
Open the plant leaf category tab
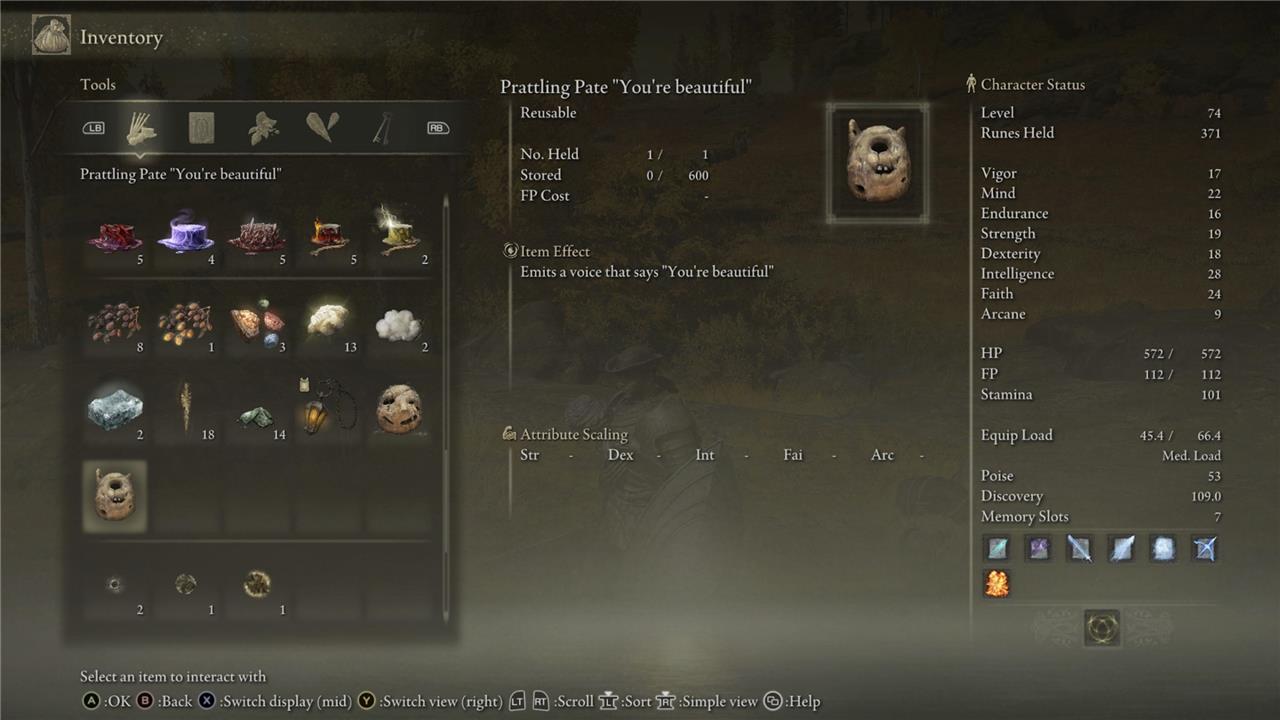(263, 128)
